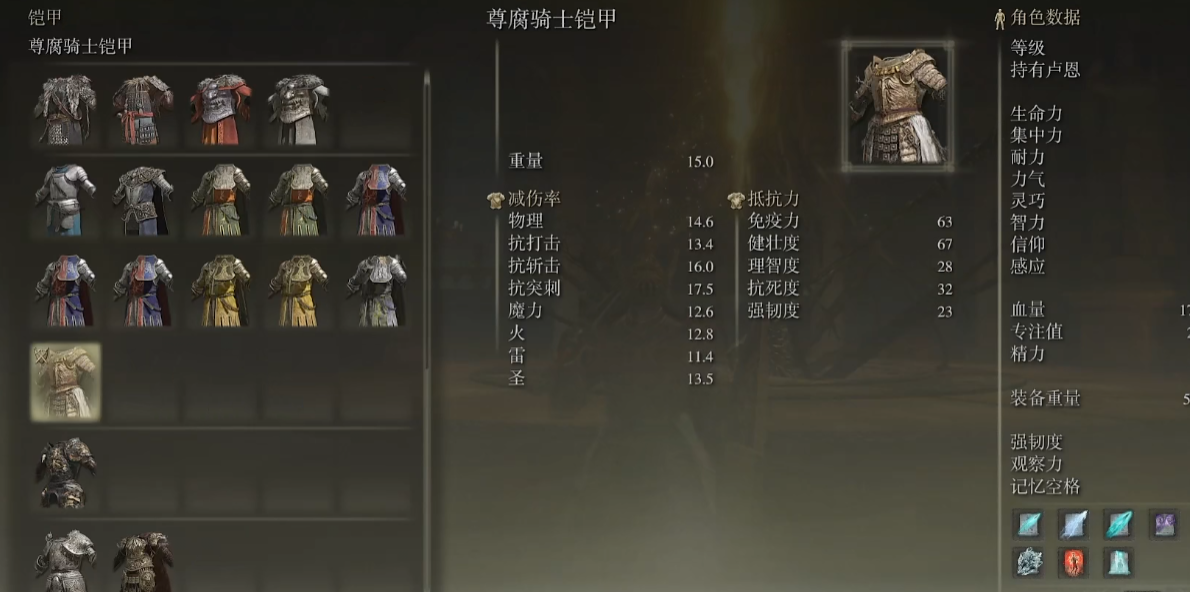Choose the reddish-brown armor with red sash
This screenshot has width=1190, height=592.
click(x=143, y=109)
